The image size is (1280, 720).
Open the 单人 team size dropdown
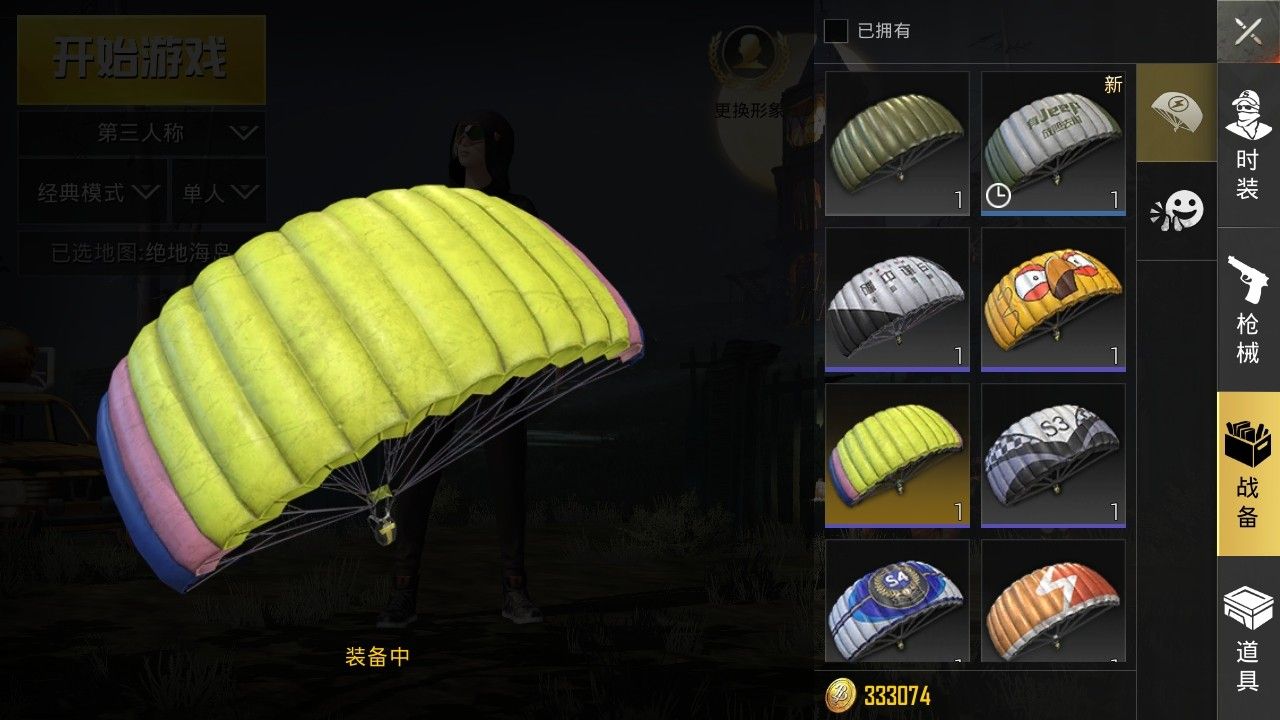tap(218, 191)
